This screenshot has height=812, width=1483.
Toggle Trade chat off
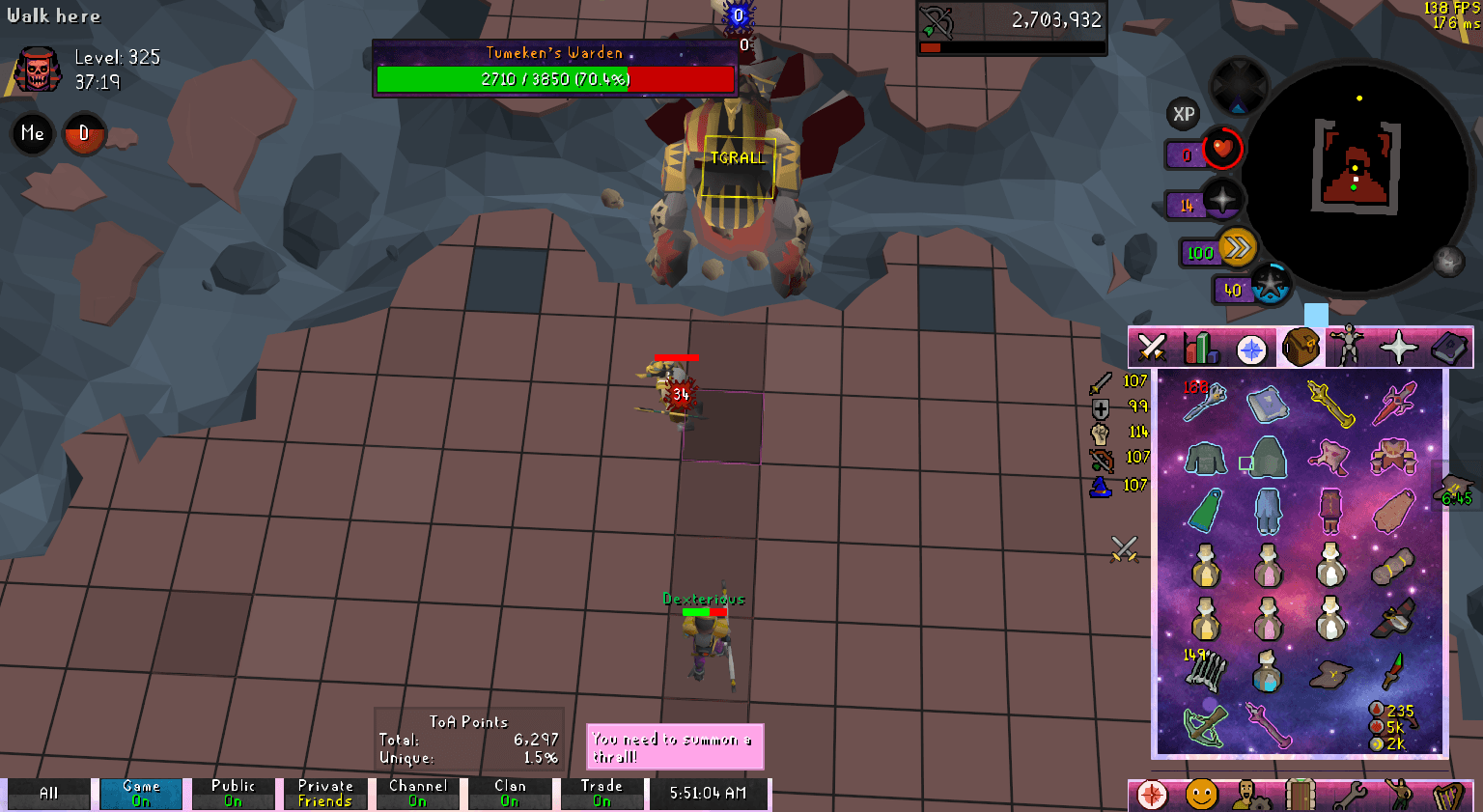602,793
